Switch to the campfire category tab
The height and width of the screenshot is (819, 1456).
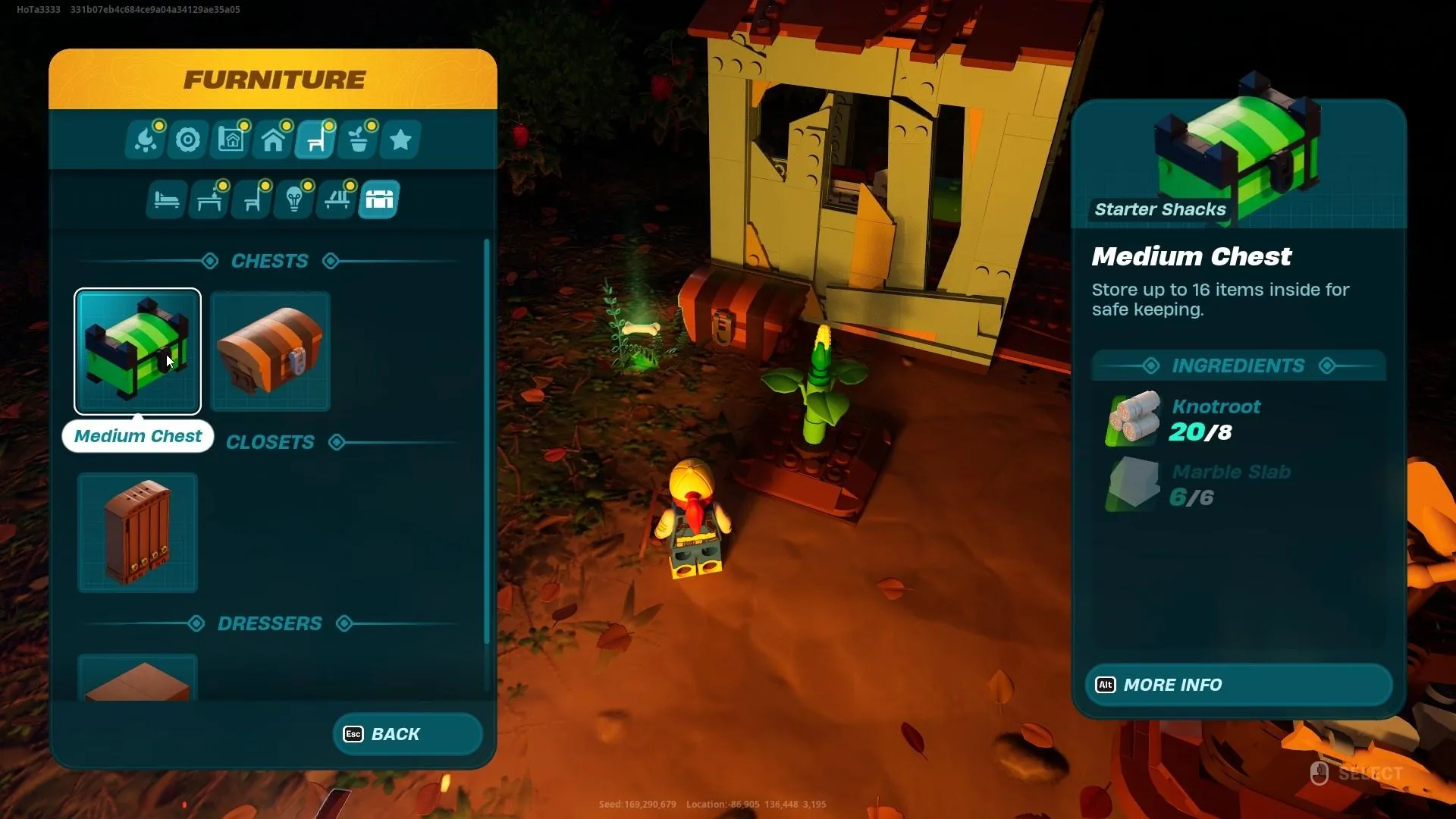point(146,140)
